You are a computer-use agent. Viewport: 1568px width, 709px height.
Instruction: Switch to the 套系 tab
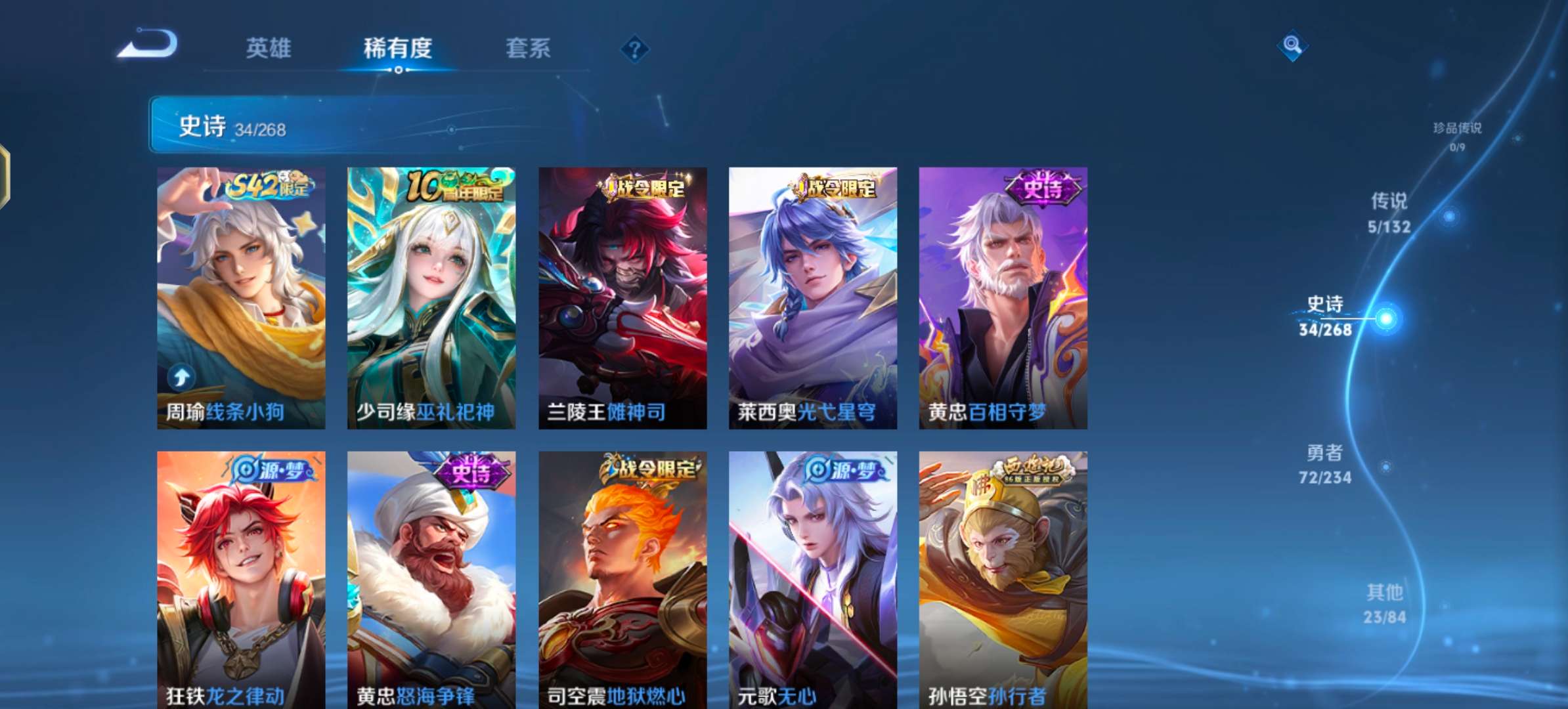coord(529,49)
